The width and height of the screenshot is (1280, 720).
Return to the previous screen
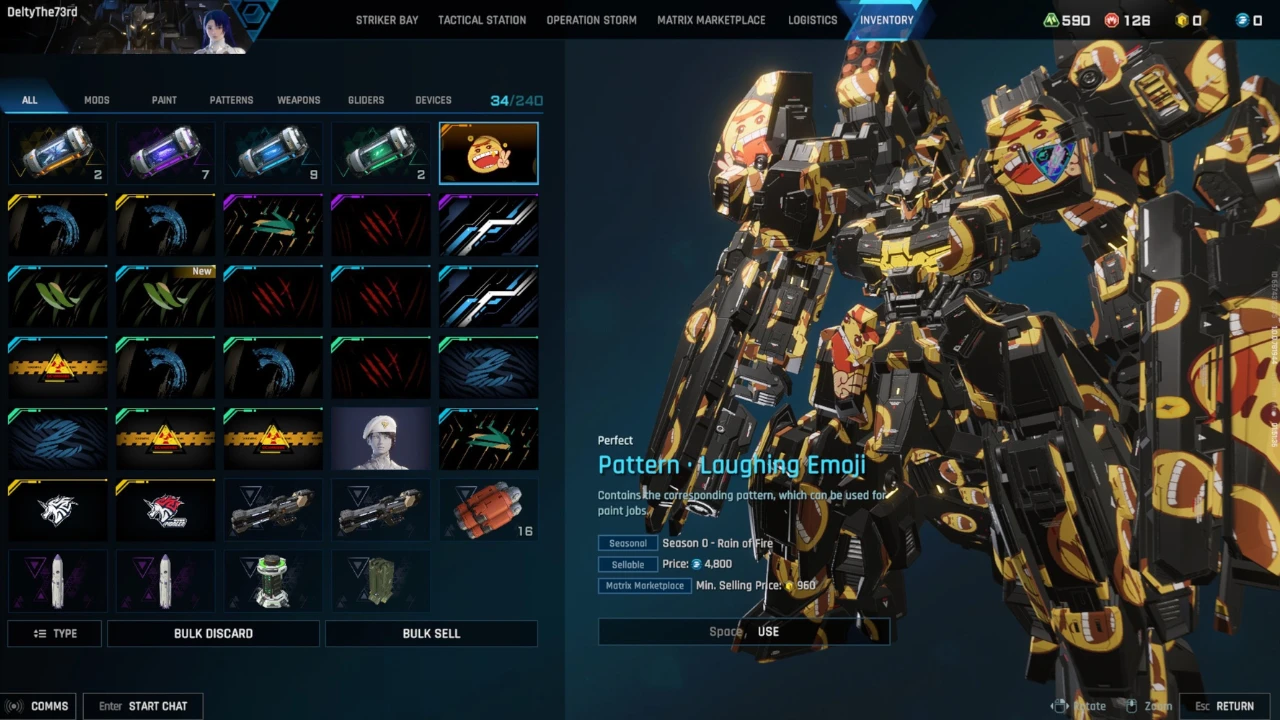click(x=1225, y=706)
